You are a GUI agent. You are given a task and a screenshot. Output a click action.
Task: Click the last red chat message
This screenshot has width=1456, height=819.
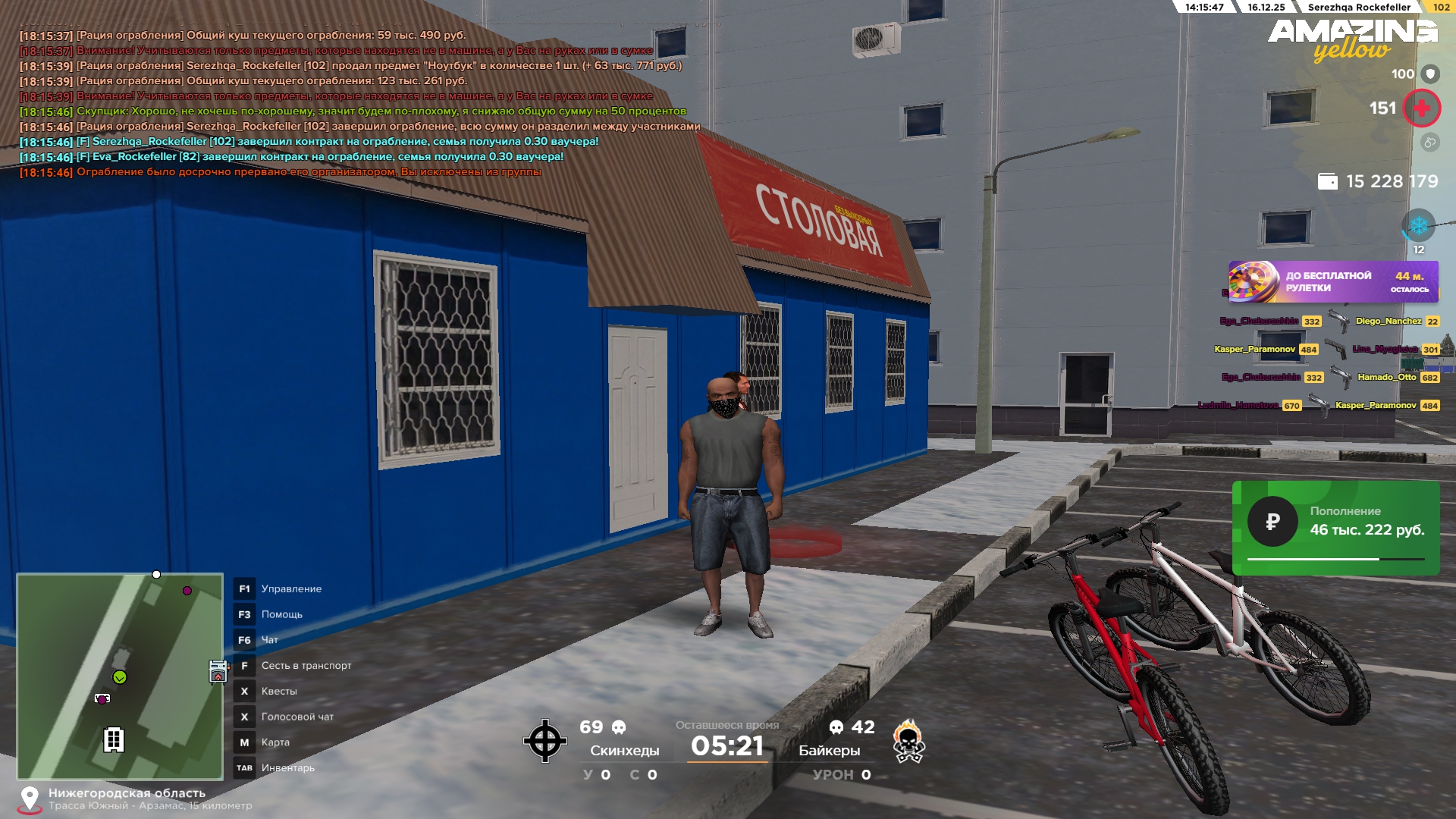309,172
